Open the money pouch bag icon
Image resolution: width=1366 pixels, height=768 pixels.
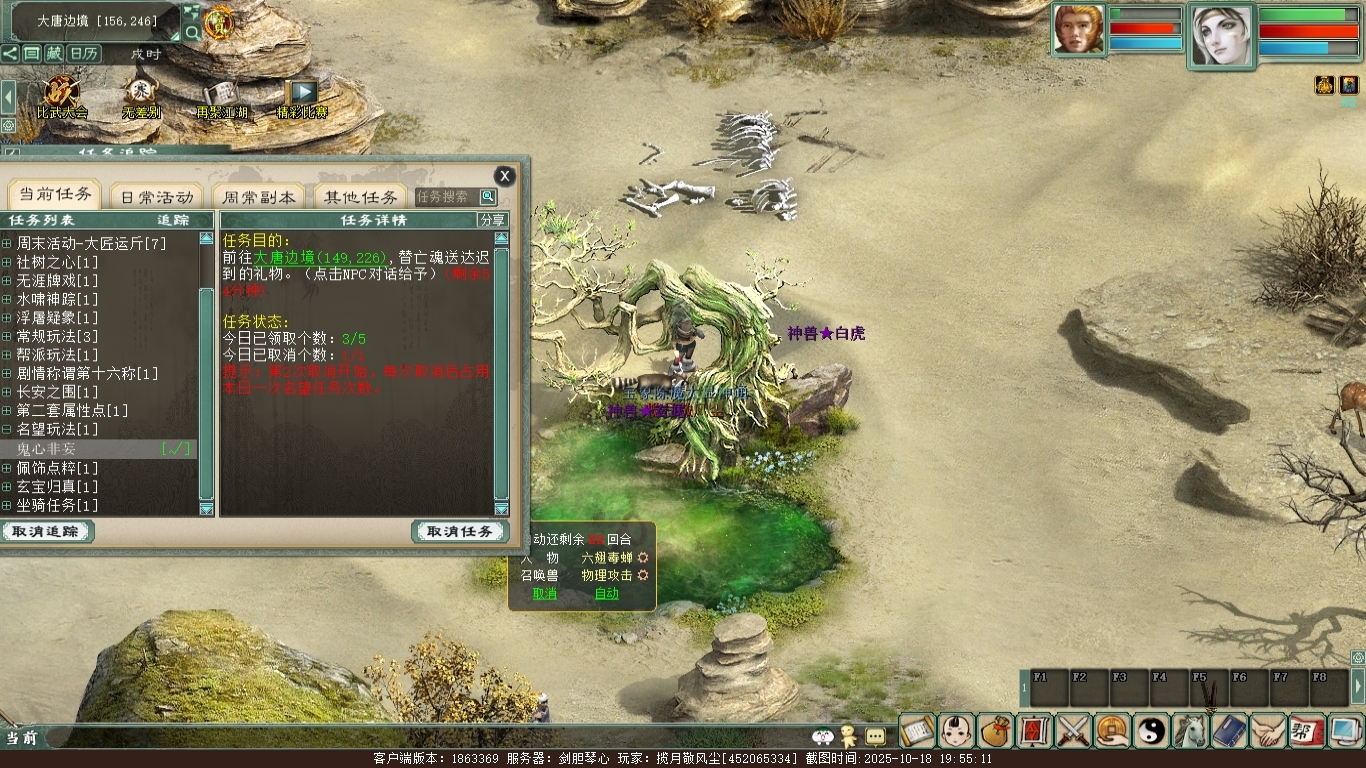click(x=995, y=731)
